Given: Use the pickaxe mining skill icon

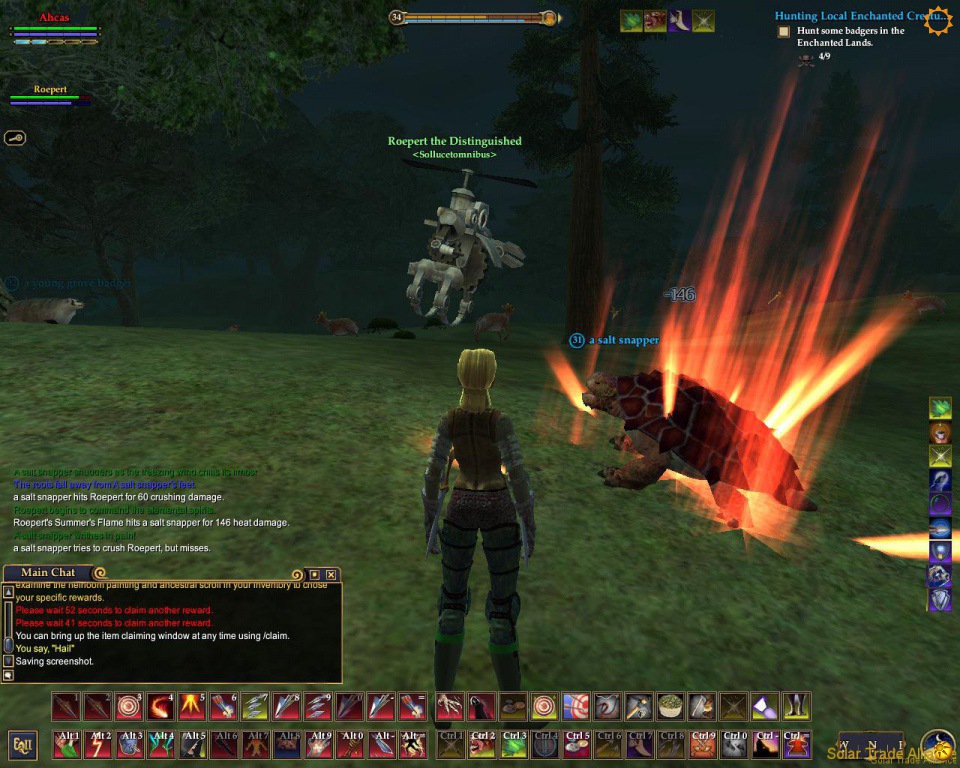Looking at the screenshot, I should [x=638, y=706].
